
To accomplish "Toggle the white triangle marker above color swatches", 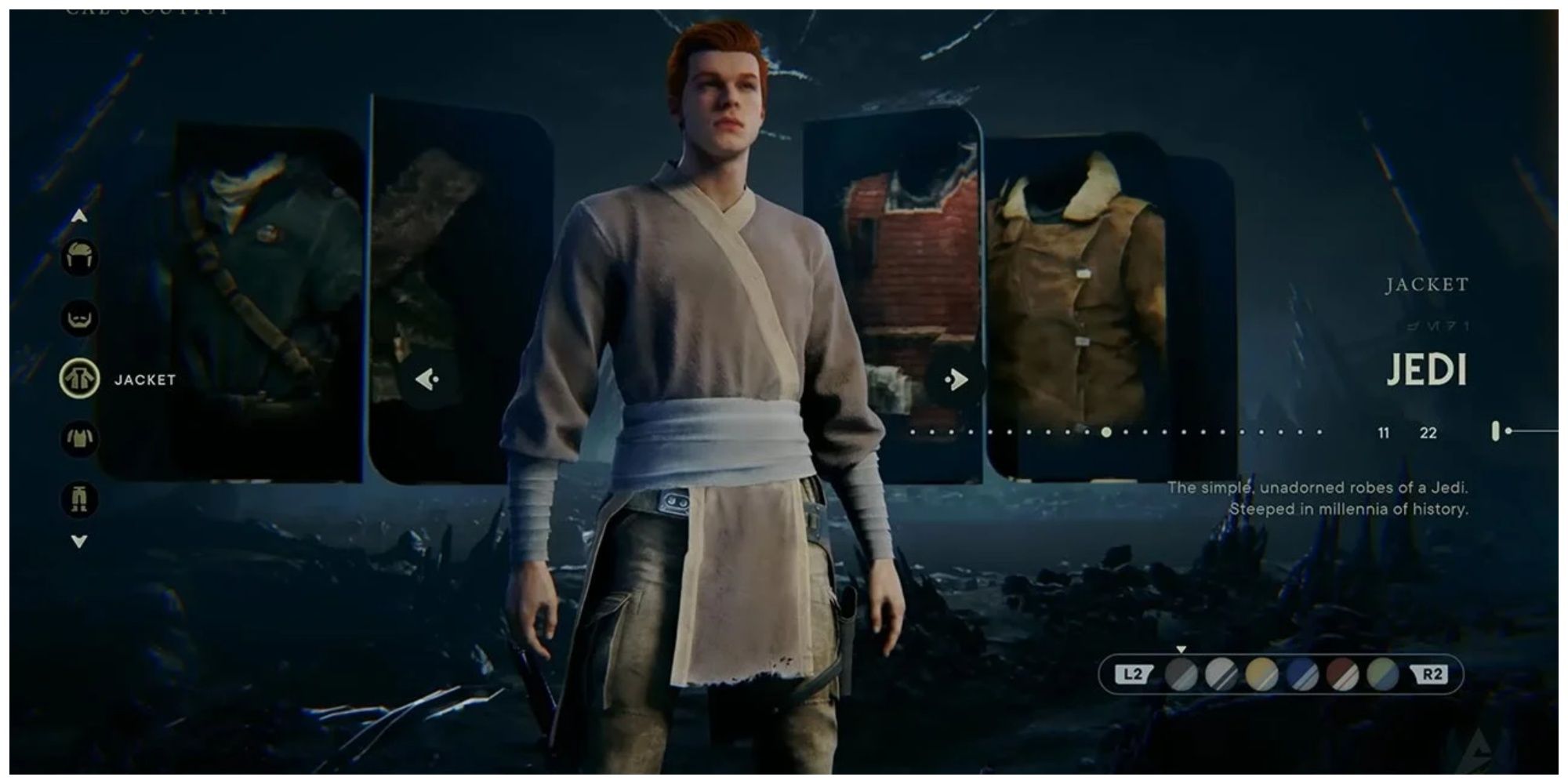I will (x=1181, y=650).
